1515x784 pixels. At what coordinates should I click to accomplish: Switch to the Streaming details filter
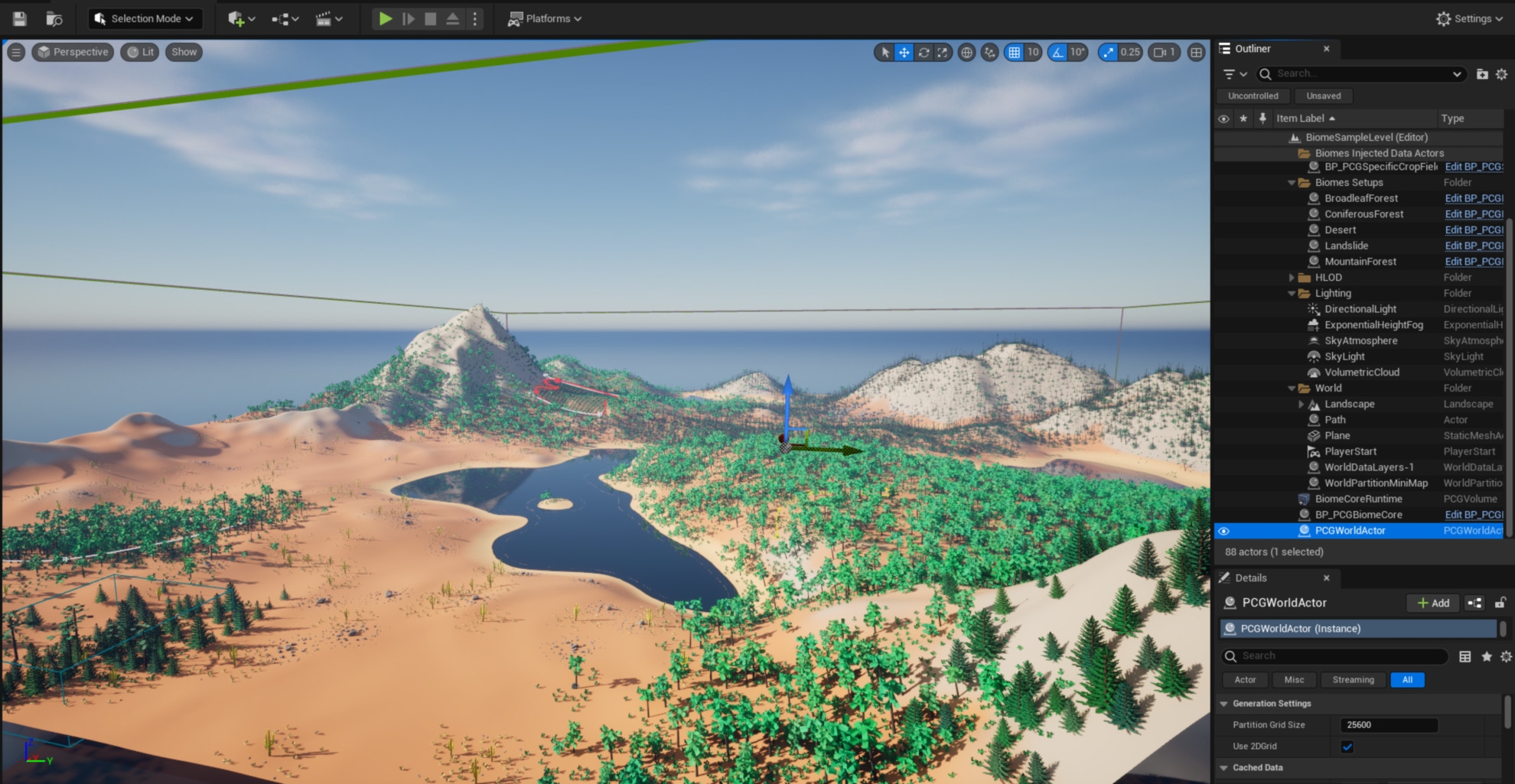pyautogui.click(x=1353, y=679)
